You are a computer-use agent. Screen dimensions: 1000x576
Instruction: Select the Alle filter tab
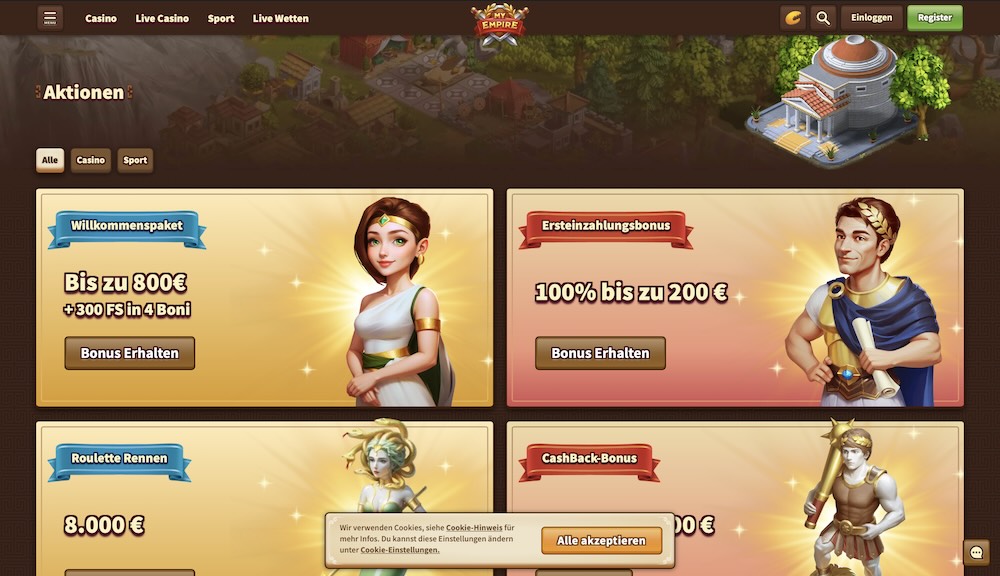point(50,160)
